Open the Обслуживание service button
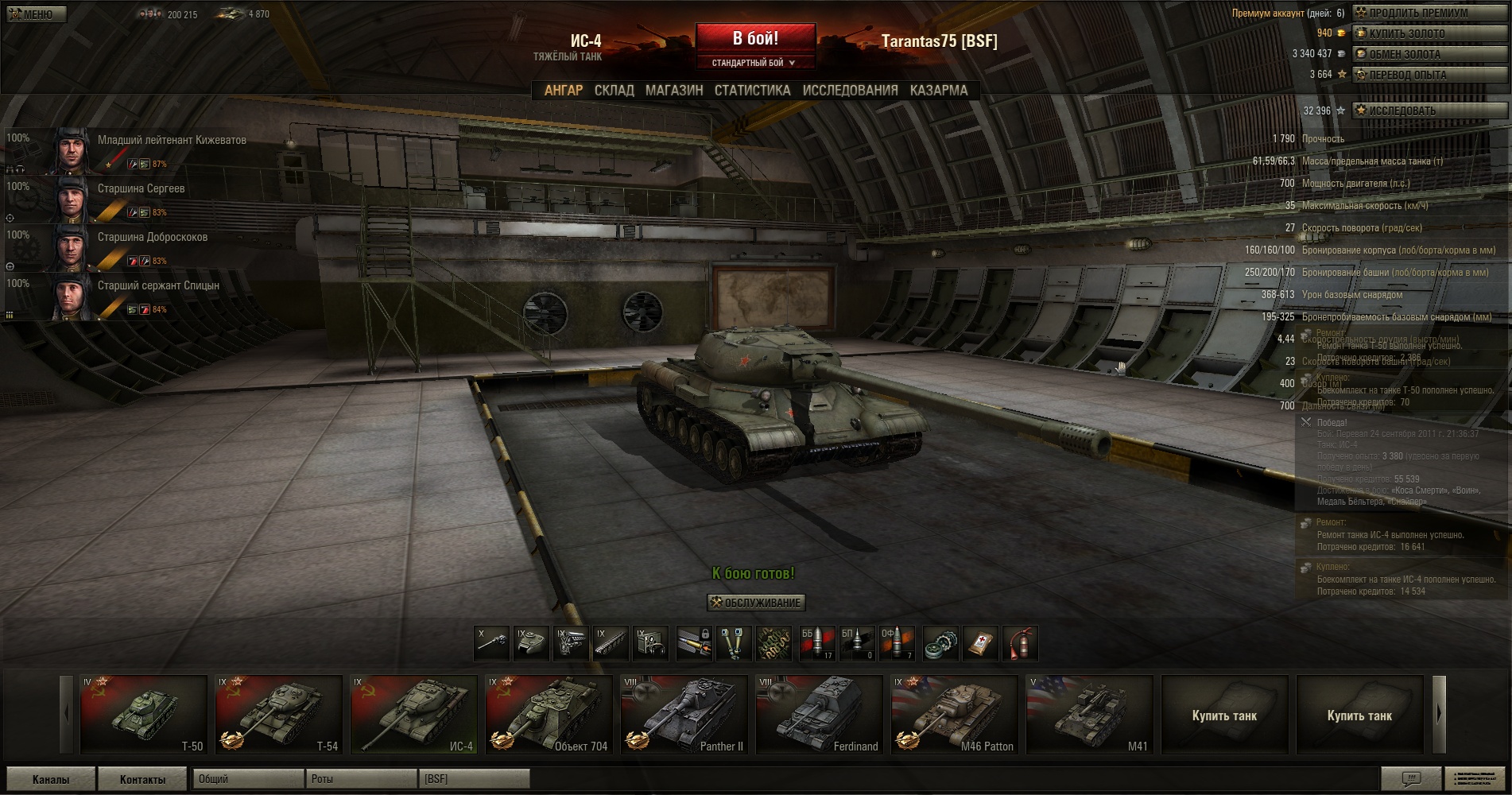The image size is (1512, 795). coord(756,603)
